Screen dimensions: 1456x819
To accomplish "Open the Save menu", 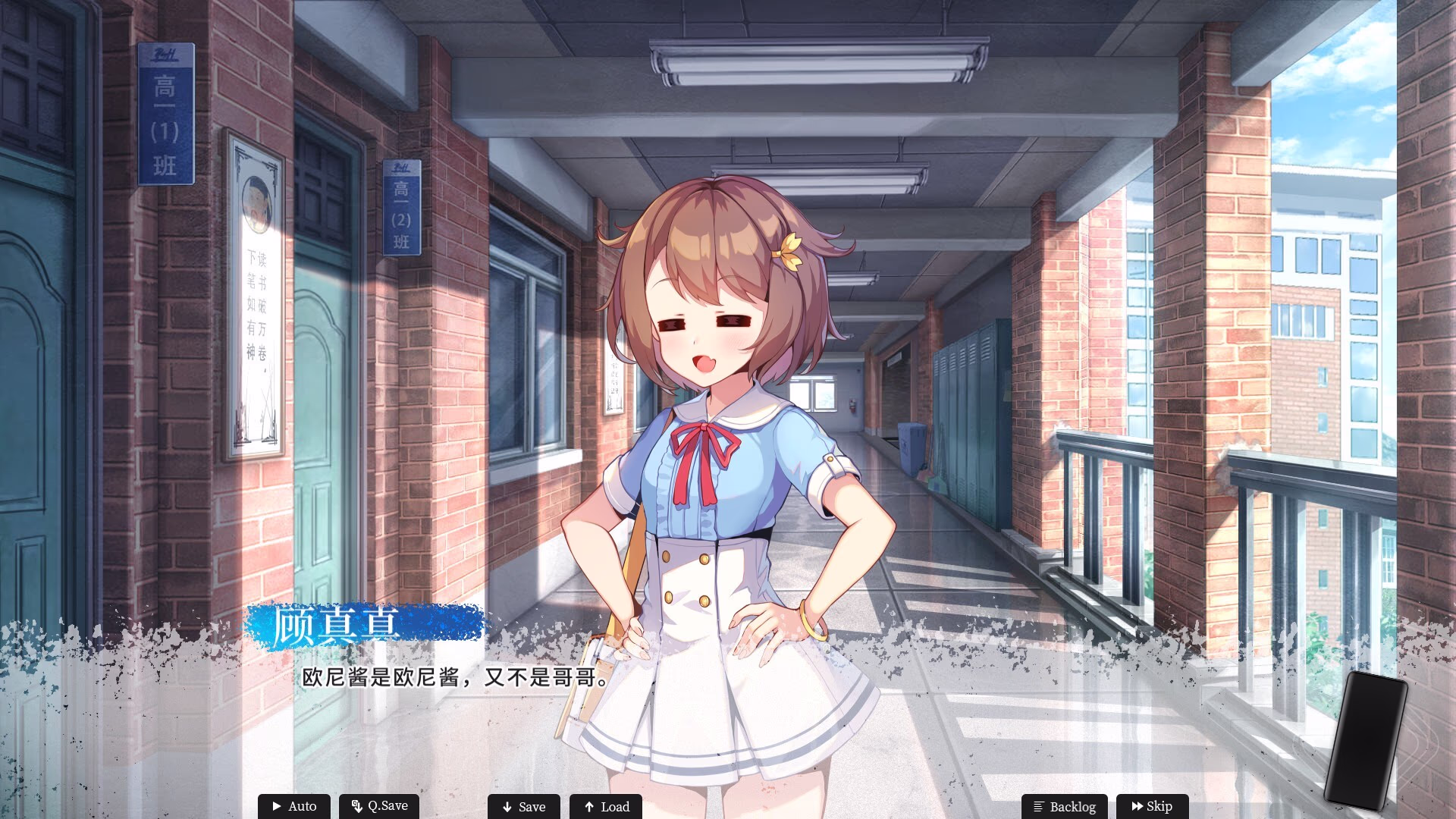I will click(x=524, y=806).
